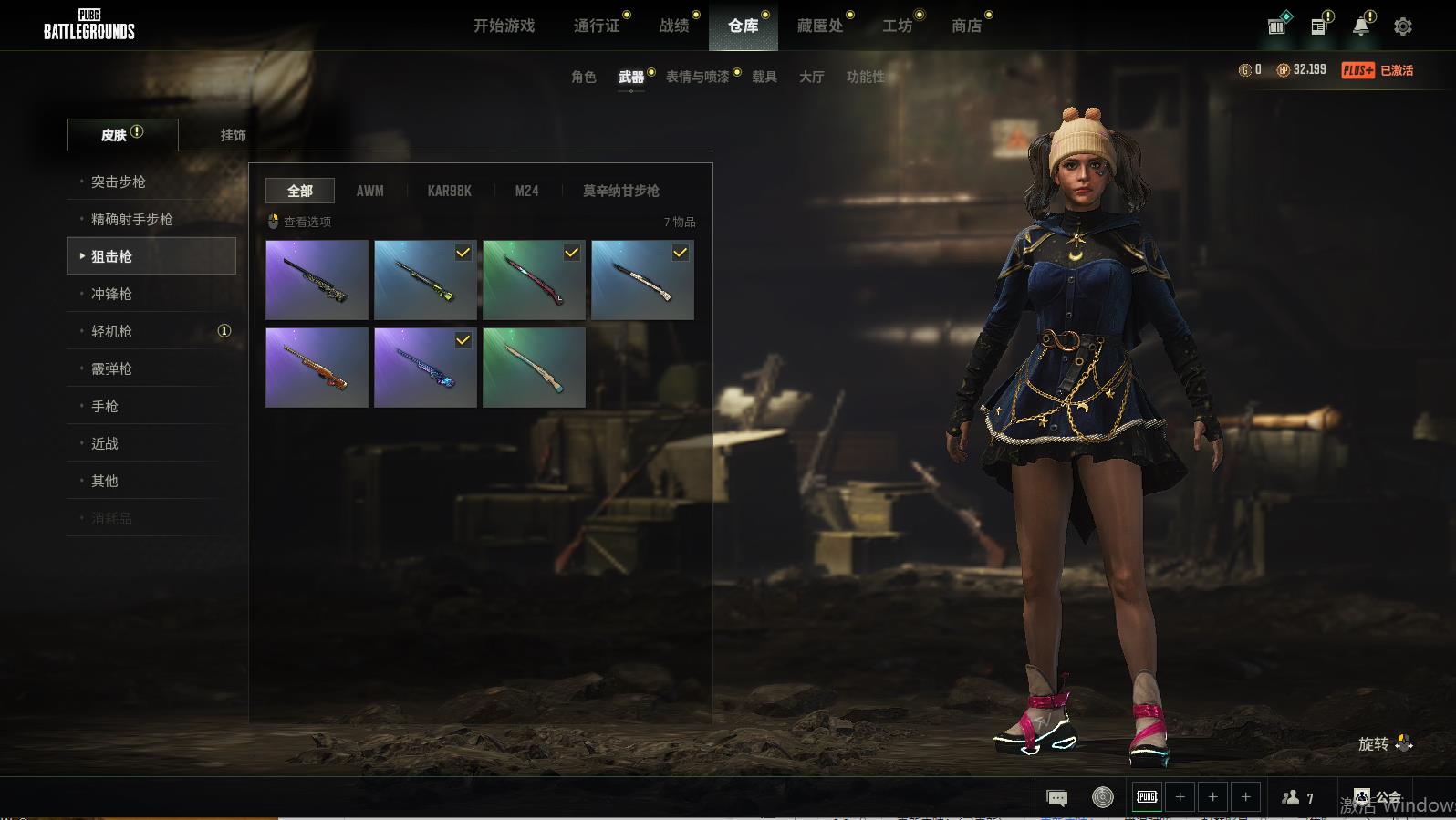Filter skins by AWM

[369, 191]
